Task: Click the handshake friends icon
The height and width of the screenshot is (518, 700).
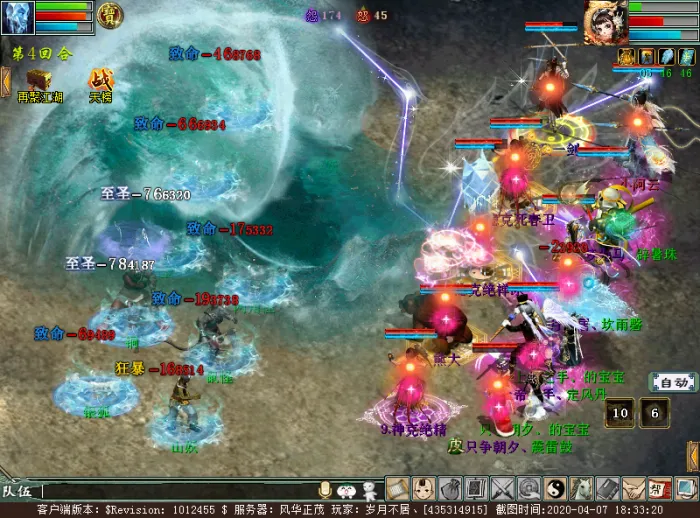Action: point(634,489)
